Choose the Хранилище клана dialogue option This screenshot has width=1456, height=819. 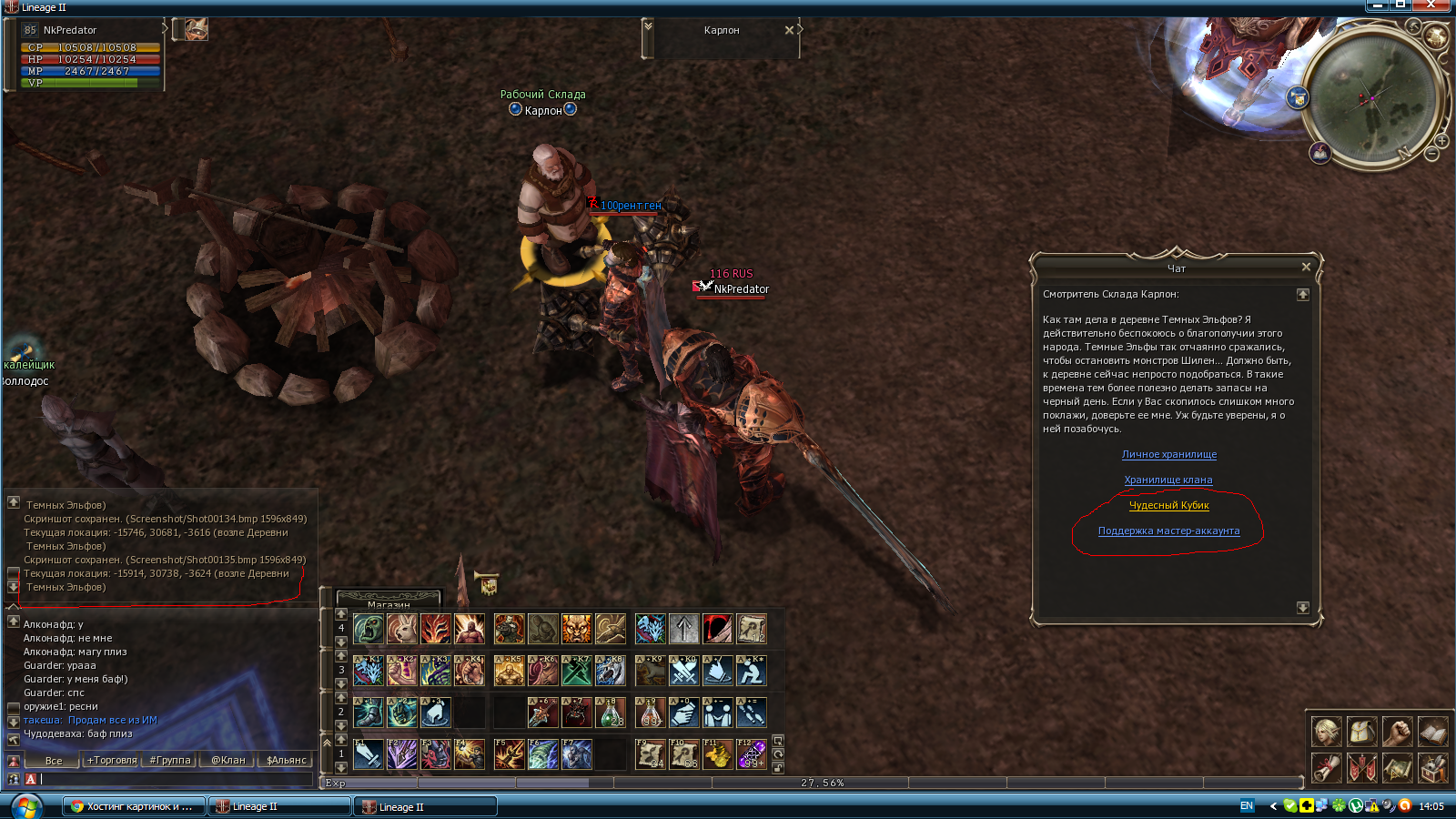[x=1168, y=480]
